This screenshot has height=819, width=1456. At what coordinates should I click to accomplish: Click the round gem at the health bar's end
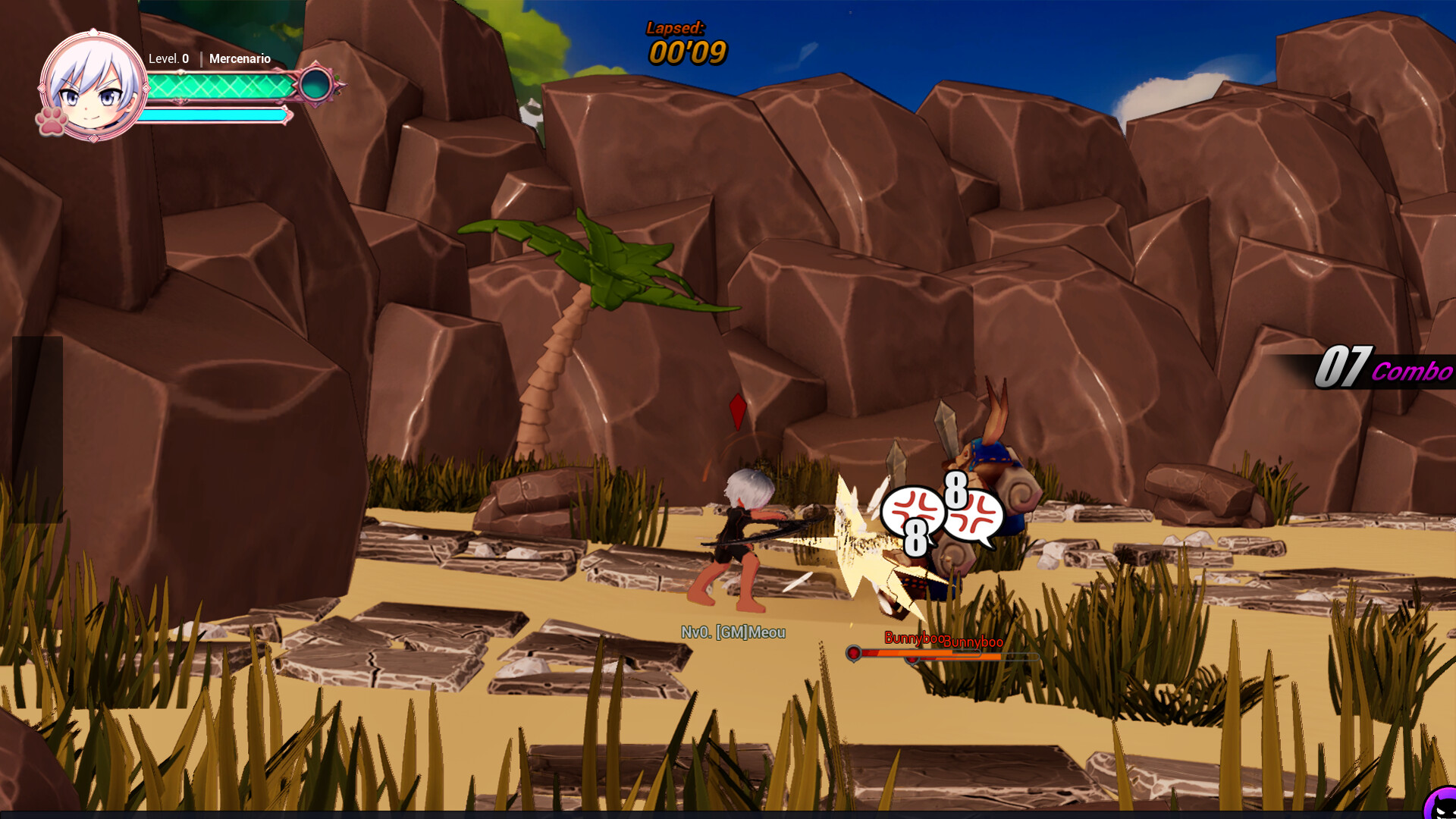(x=314, y=85)
